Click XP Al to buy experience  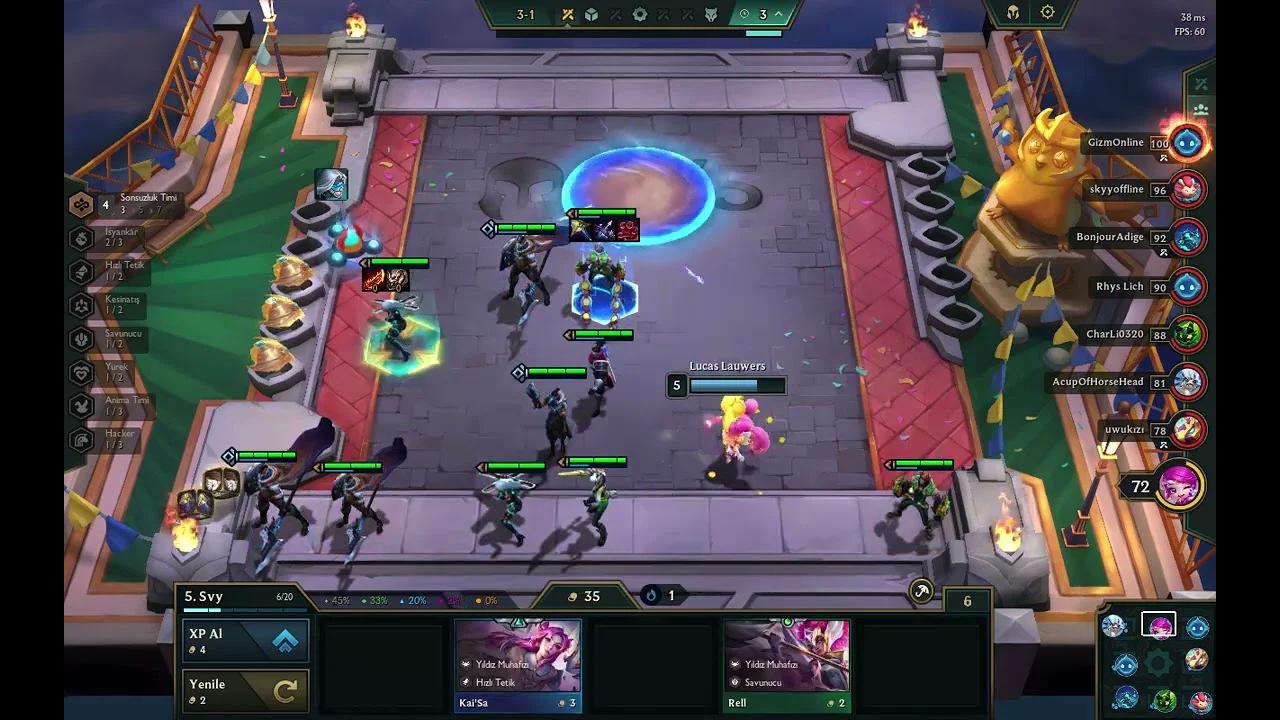pos(245,640)
